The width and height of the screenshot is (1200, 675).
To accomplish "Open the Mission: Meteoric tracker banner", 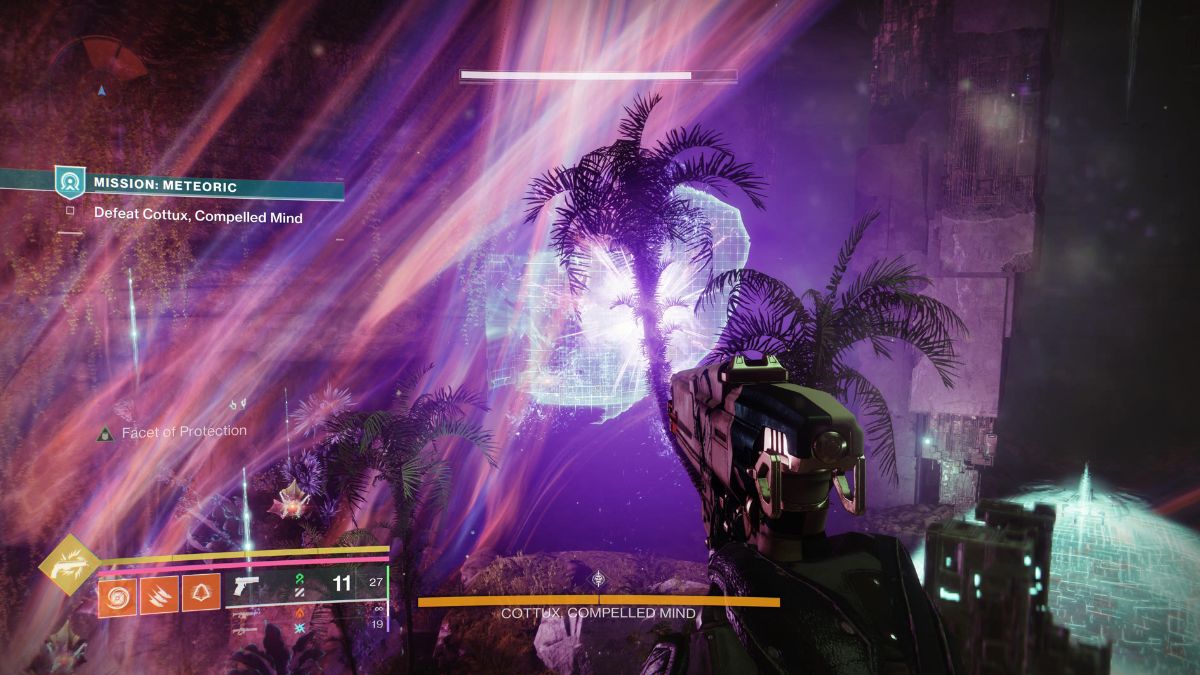I will [200, 184].
